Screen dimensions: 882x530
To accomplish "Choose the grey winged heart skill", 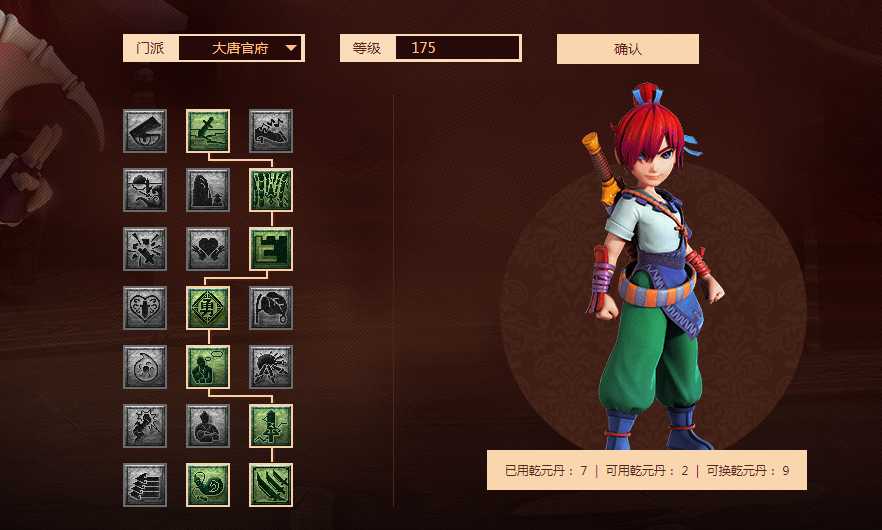I will click(208, 249).
